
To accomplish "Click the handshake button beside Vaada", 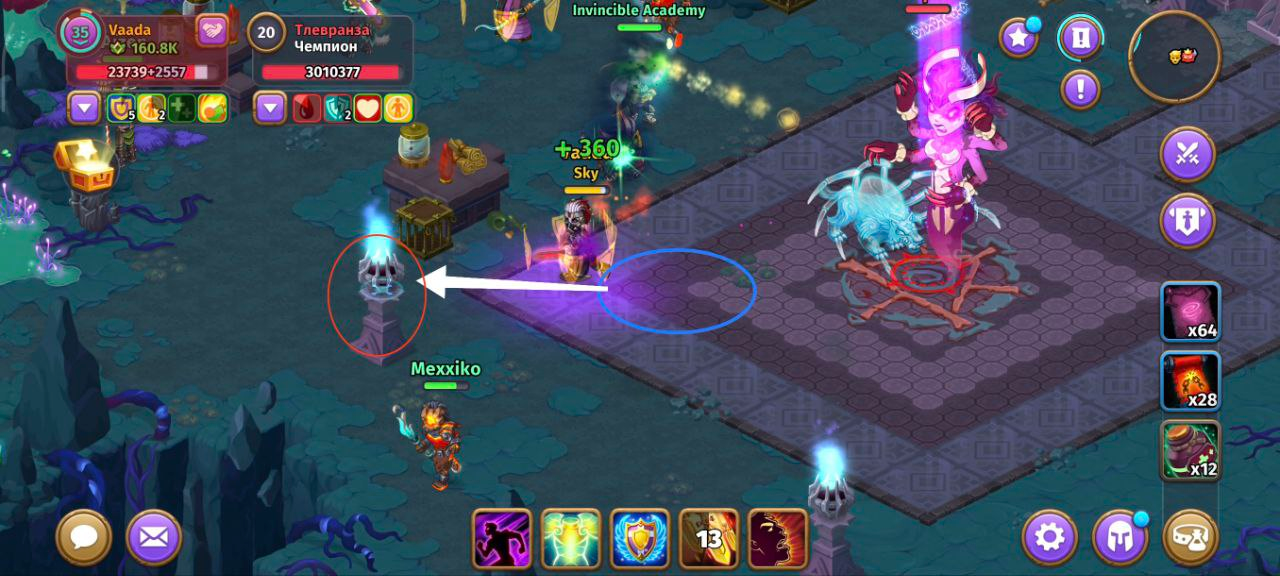I will 212,31.
